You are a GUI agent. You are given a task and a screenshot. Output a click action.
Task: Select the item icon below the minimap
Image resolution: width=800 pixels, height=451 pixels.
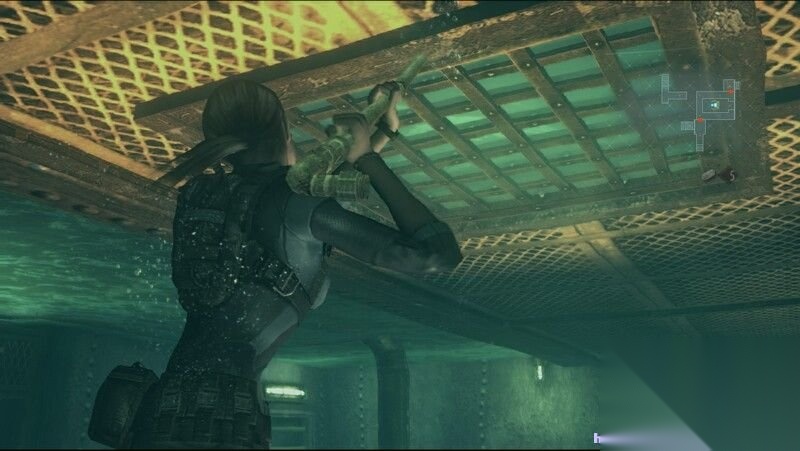(x=711, y=175)
